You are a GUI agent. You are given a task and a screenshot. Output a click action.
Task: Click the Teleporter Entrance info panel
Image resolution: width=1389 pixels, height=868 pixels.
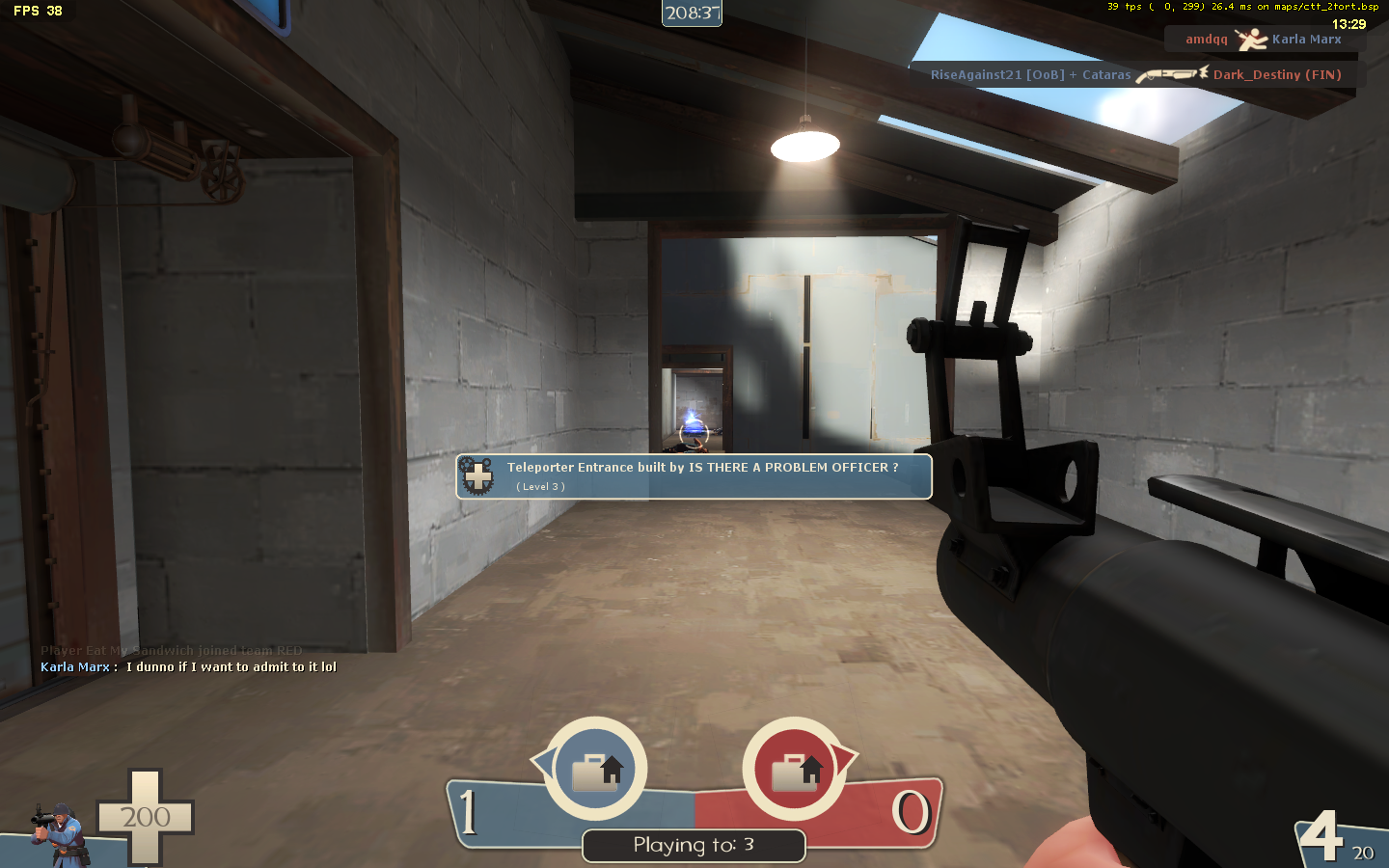pyautogui.click(x=694, y=476)
